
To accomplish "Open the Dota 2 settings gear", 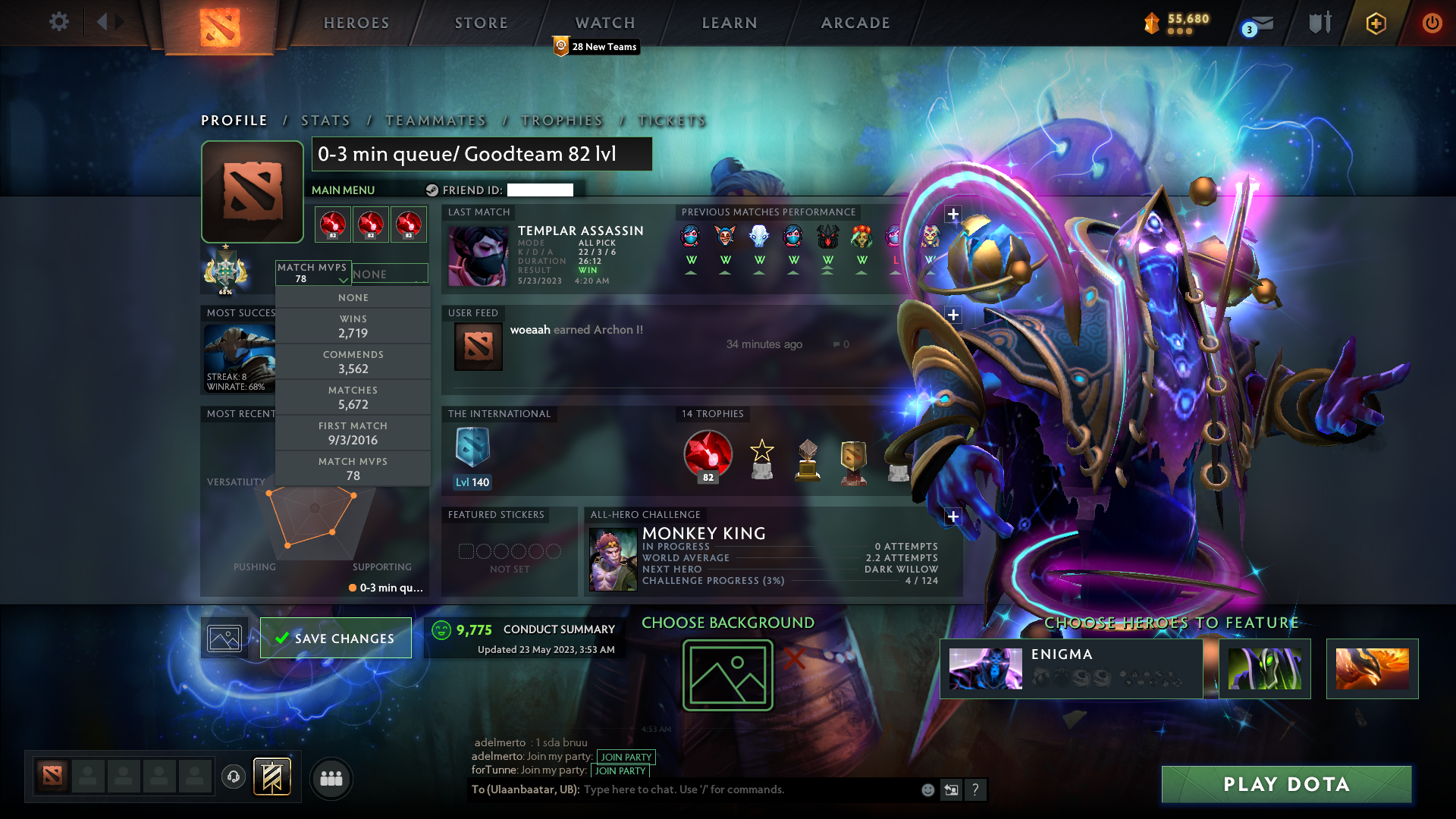I will 59,22.
